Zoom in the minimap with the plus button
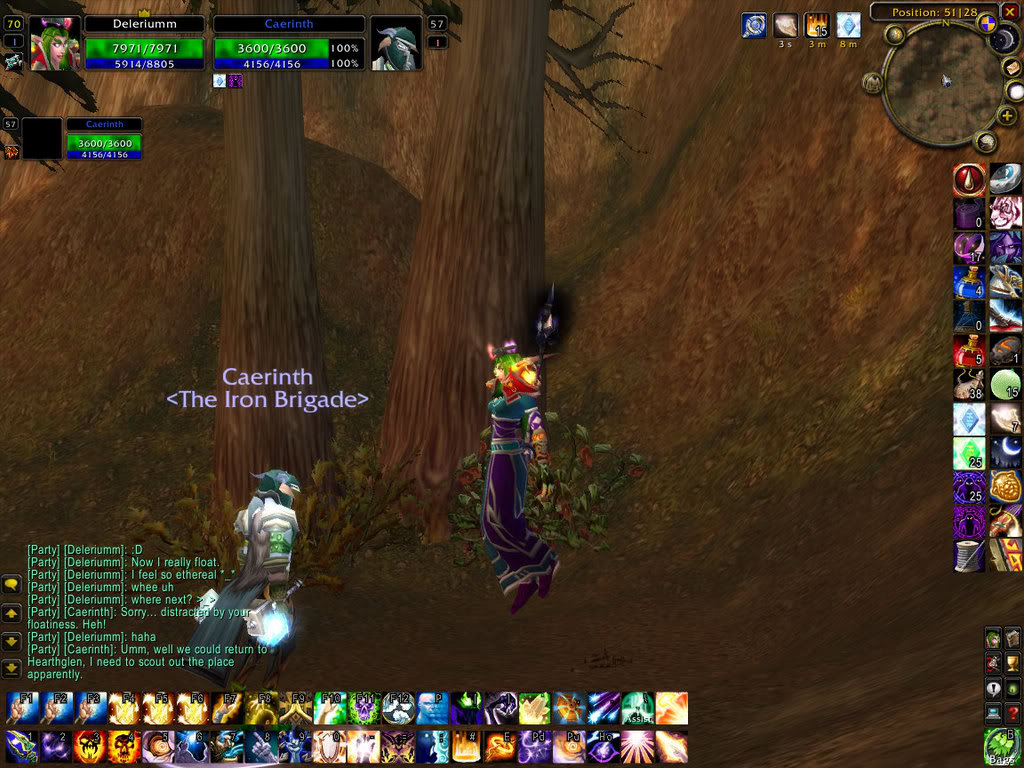 click(1007, 116)
